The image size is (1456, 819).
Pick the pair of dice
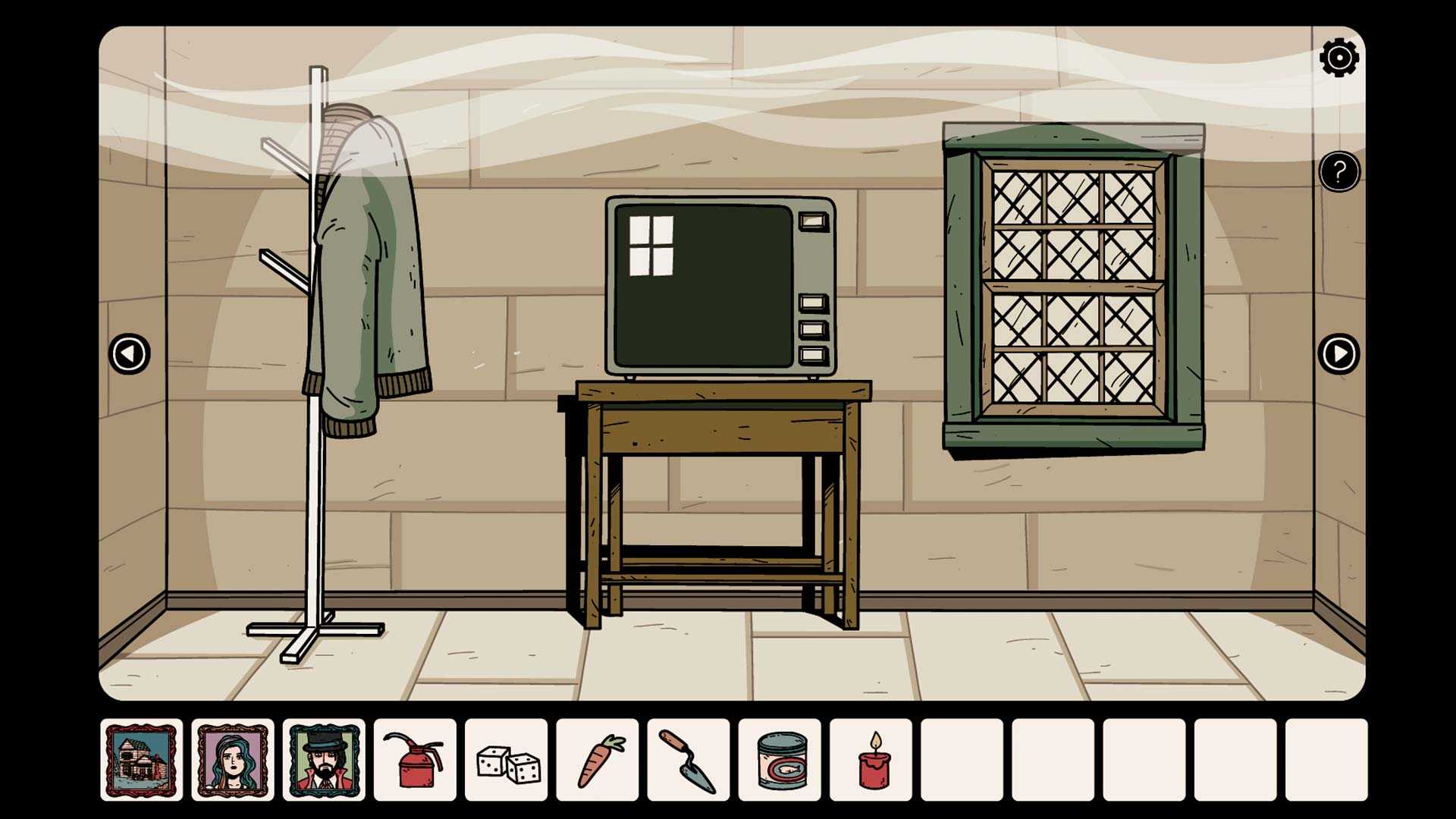[507, 760]
